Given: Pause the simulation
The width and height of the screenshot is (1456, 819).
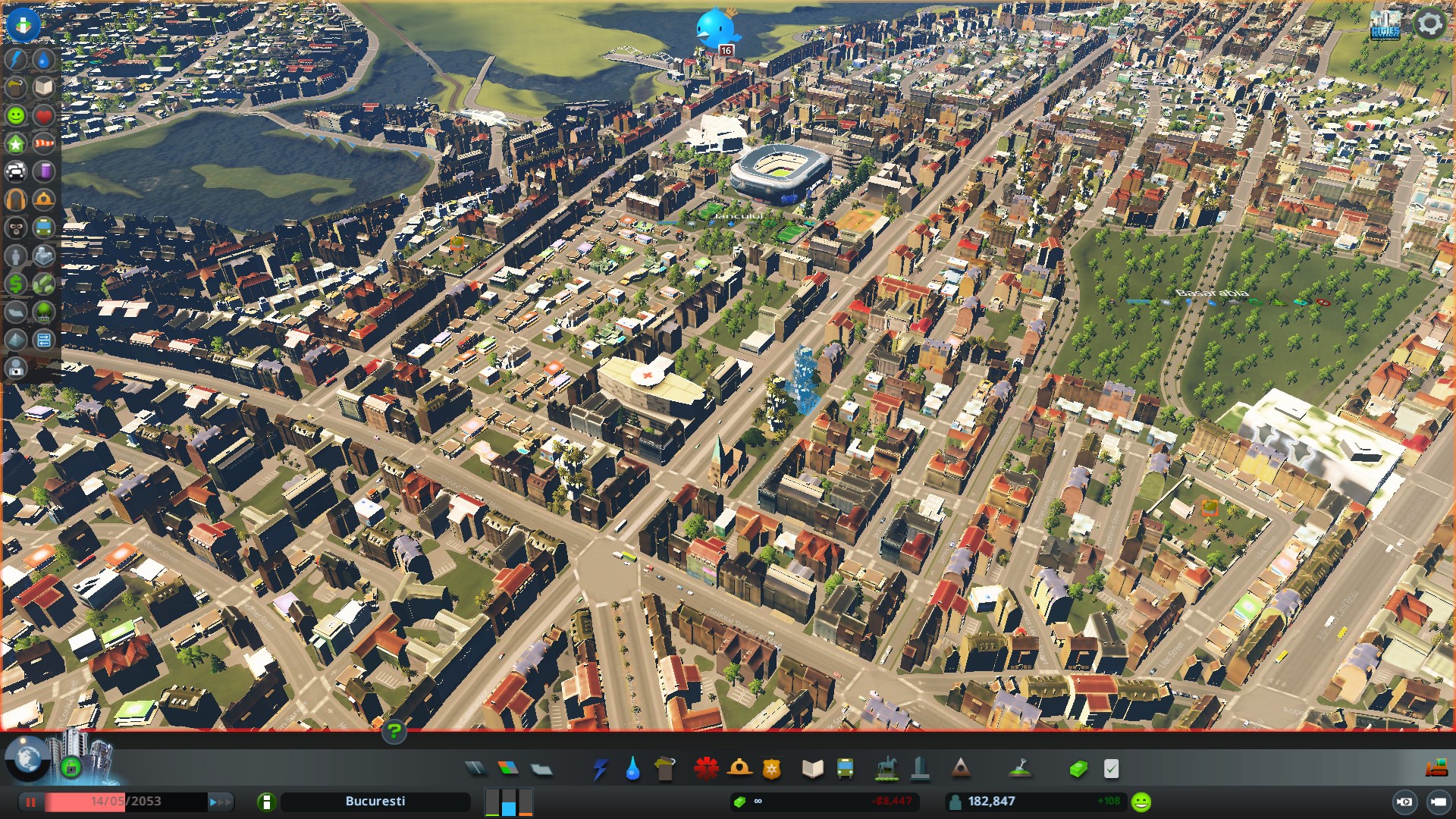Looking at the screenshot, I should (x=31, y=802).
